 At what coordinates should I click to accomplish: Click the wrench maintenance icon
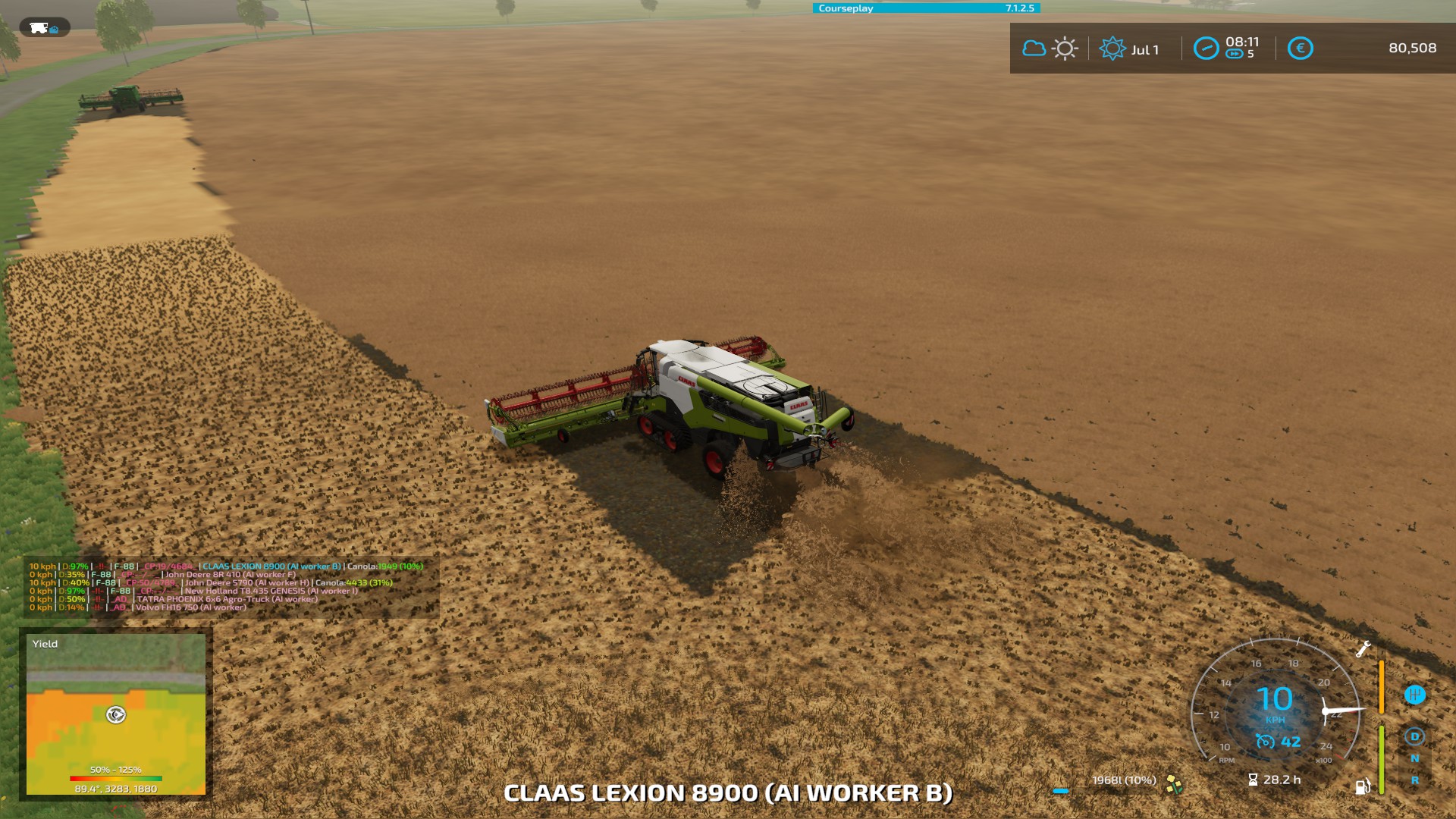pyautogui.click(x=1363, y=649)
